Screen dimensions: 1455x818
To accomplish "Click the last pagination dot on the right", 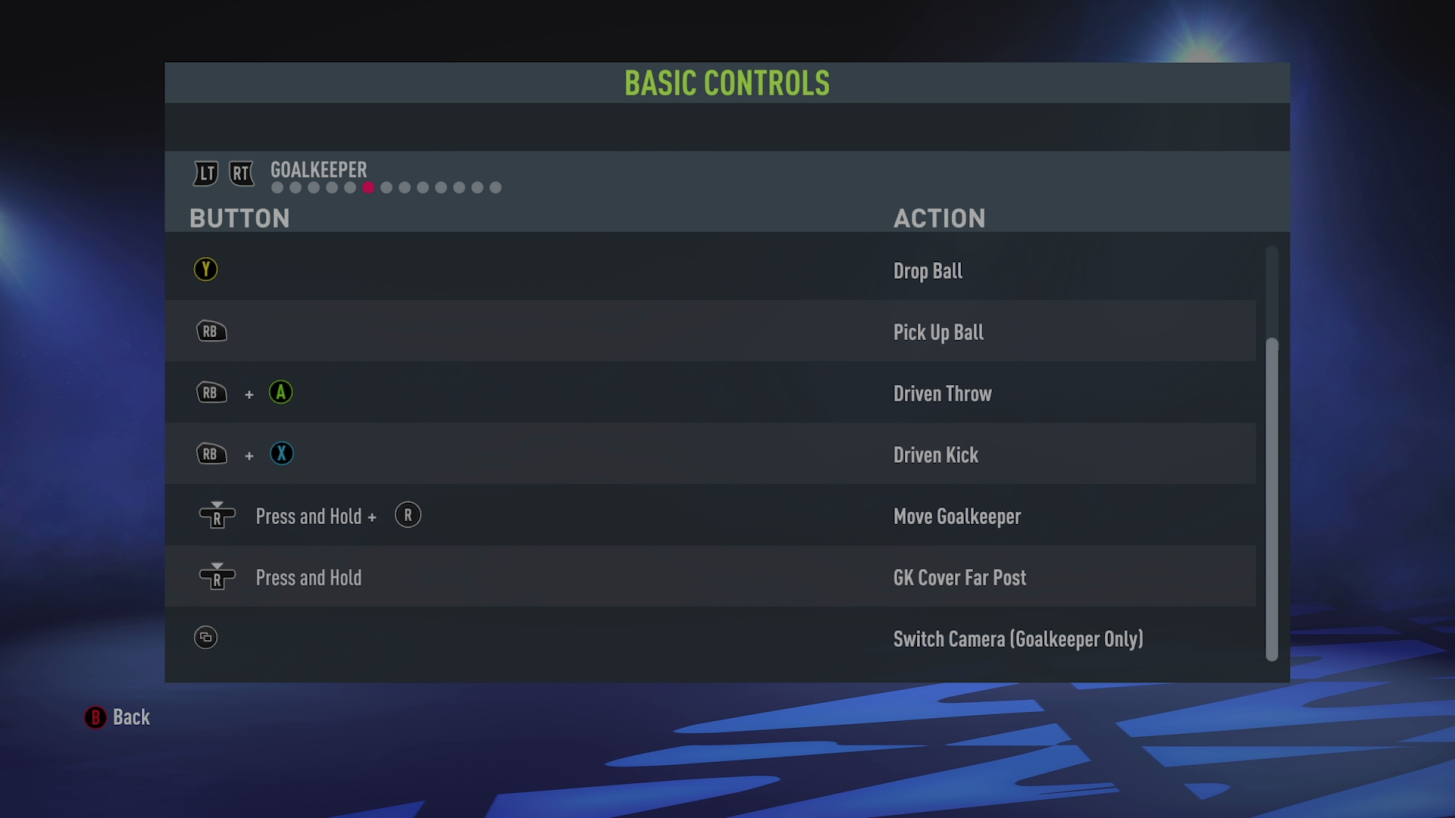I will coord(495,187).
